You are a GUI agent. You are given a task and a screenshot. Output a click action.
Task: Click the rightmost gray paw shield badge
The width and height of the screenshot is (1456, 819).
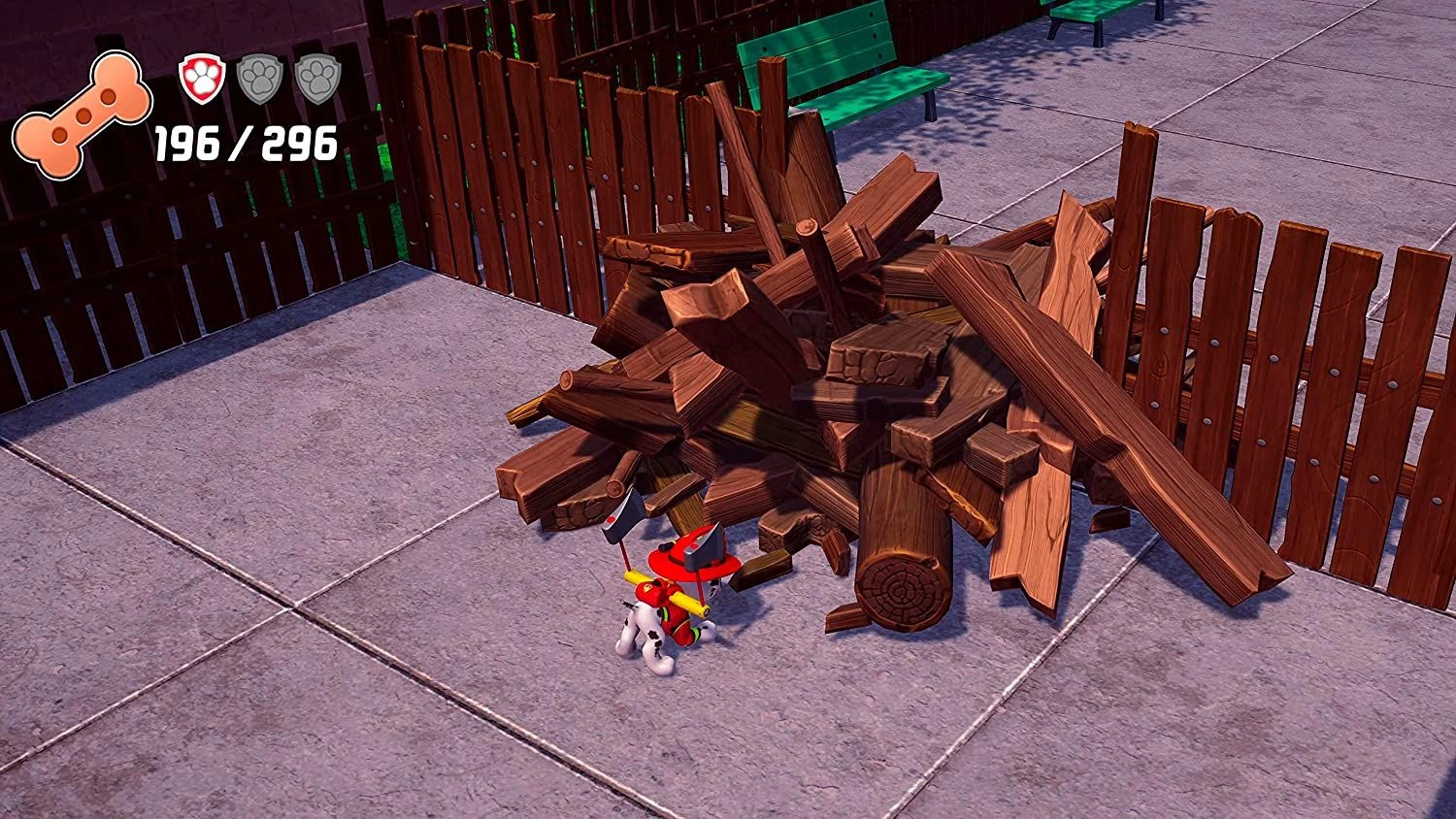(317, 80)
